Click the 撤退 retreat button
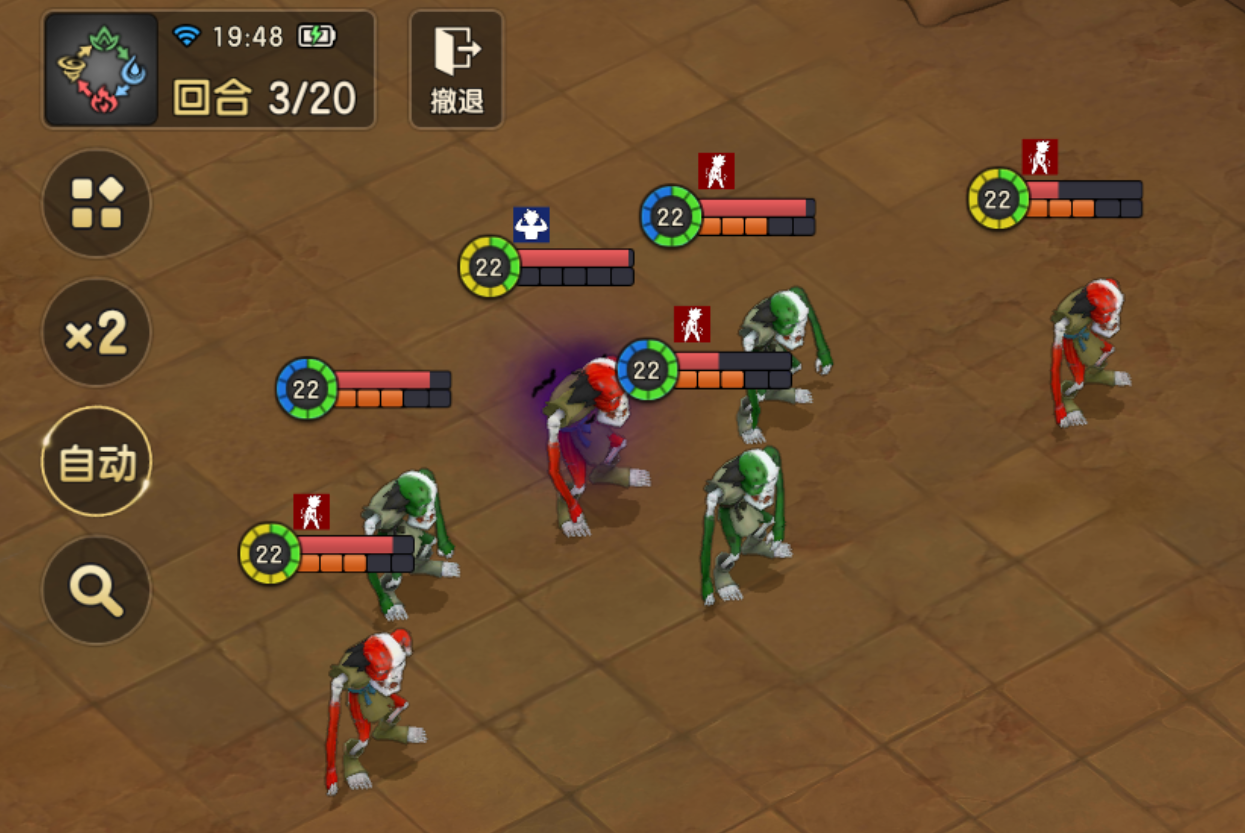This screenshot has width=1245, height=833. tap(456, 69)
